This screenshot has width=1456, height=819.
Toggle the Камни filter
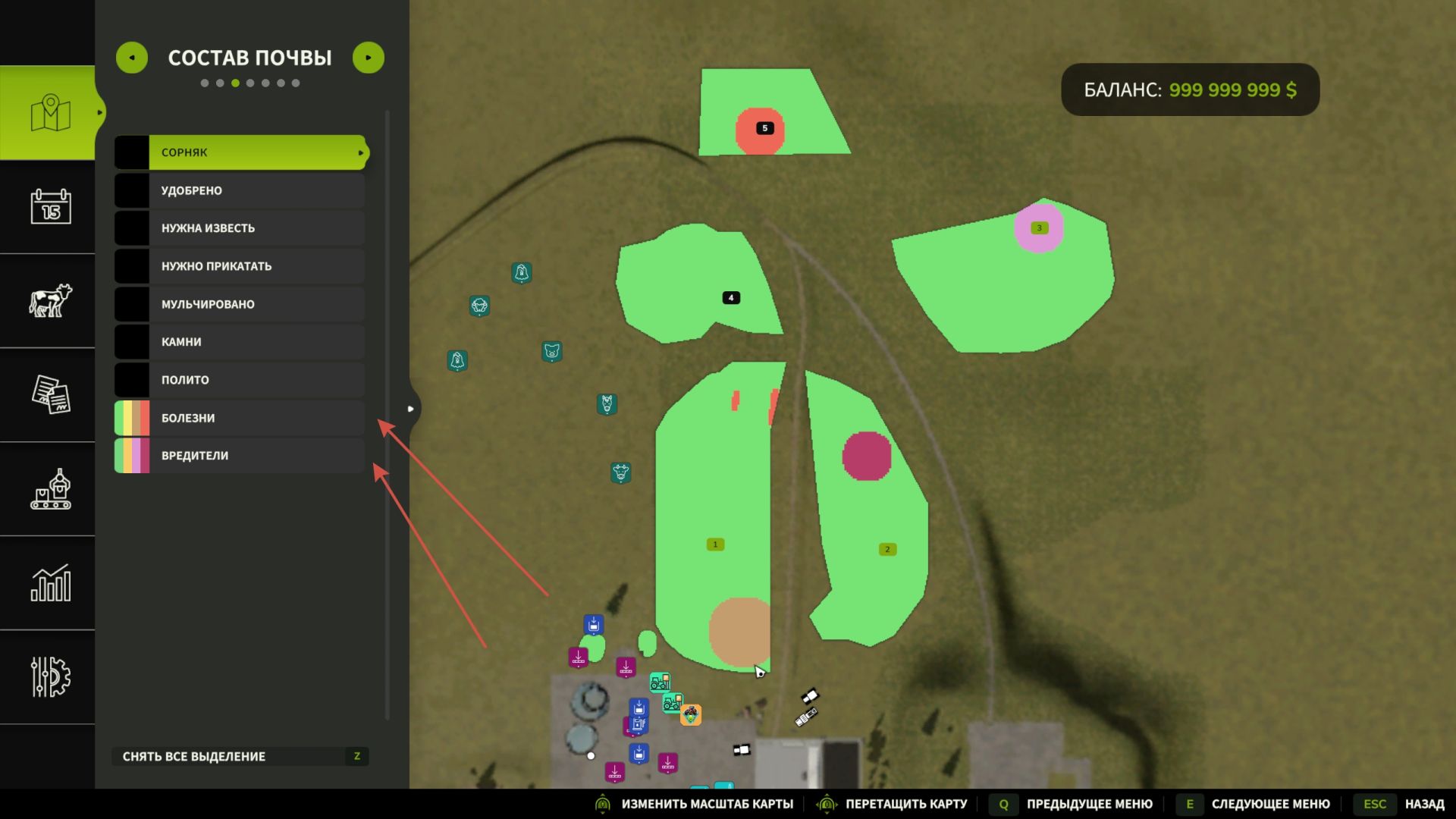pyautogui.click(x=241, y=342)
